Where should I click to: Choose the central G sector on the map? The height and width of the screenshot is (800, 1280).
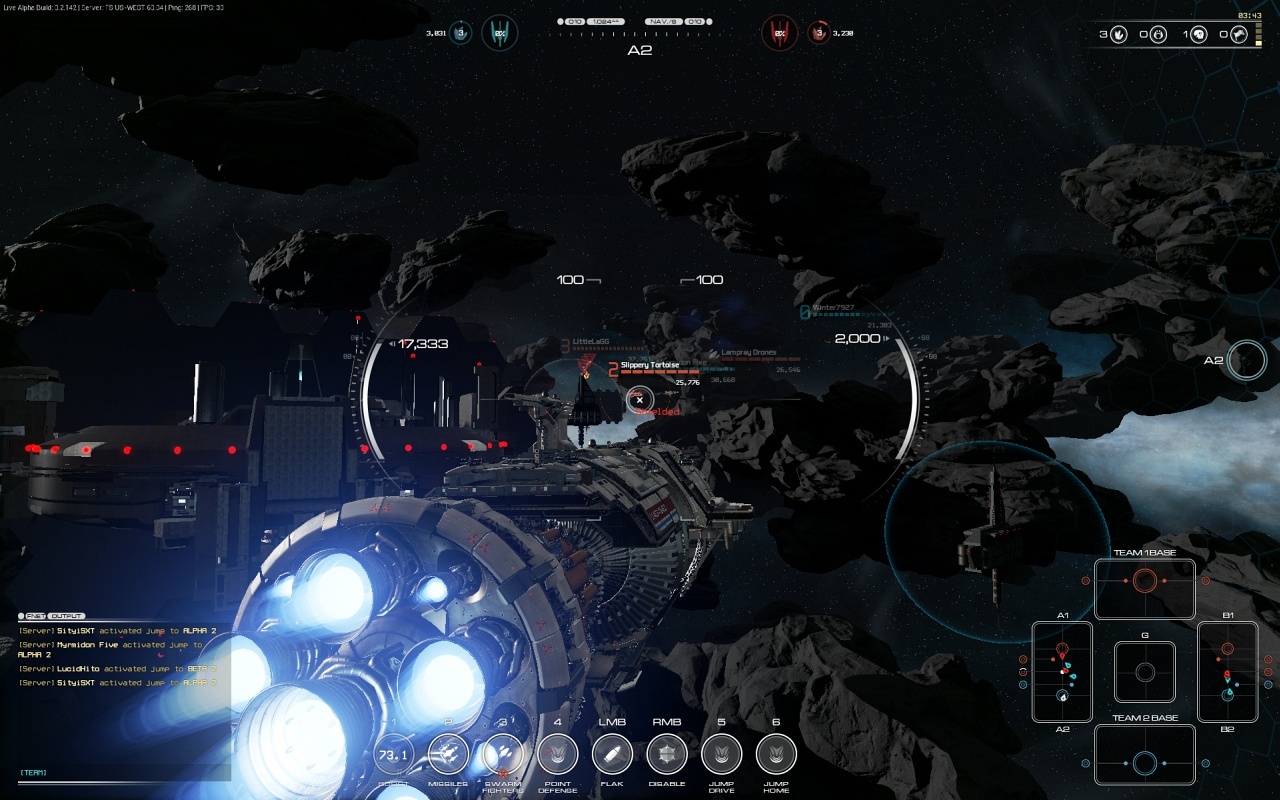pyautogui.click(x=1145, y=672)
